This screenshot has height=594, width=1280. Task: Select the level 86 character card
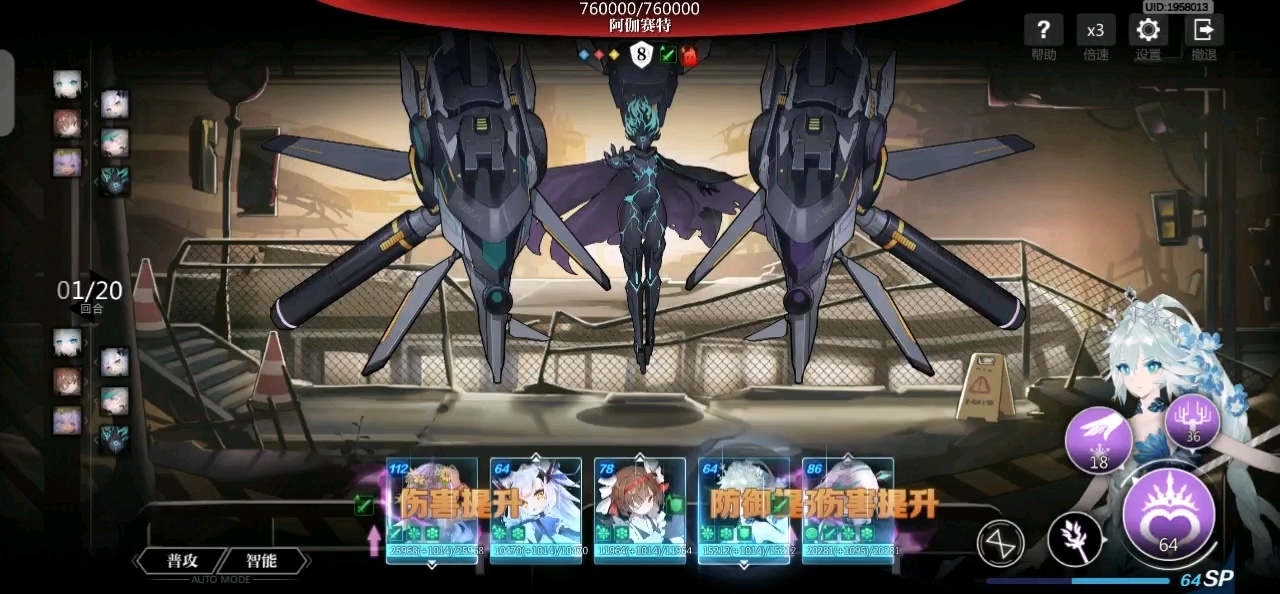click(x=848, y=510)
